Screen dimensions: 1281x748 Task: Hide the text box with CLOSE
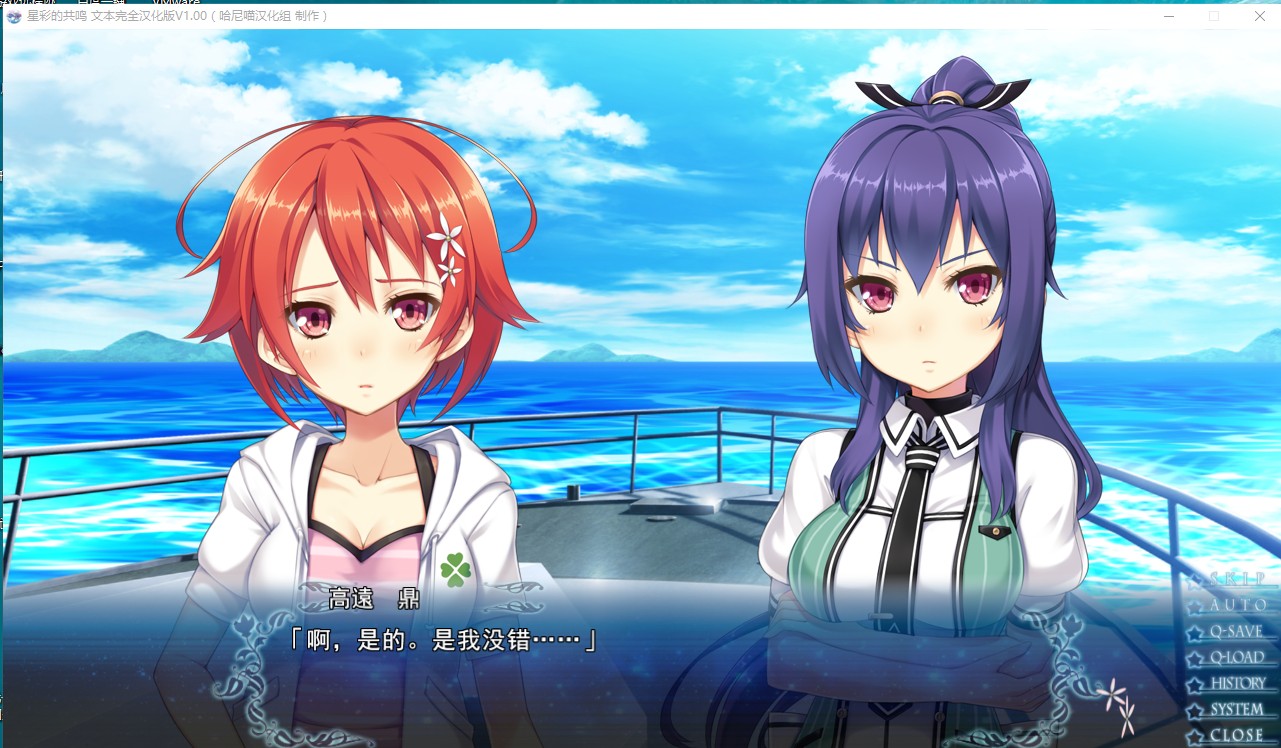[1236, 735]
